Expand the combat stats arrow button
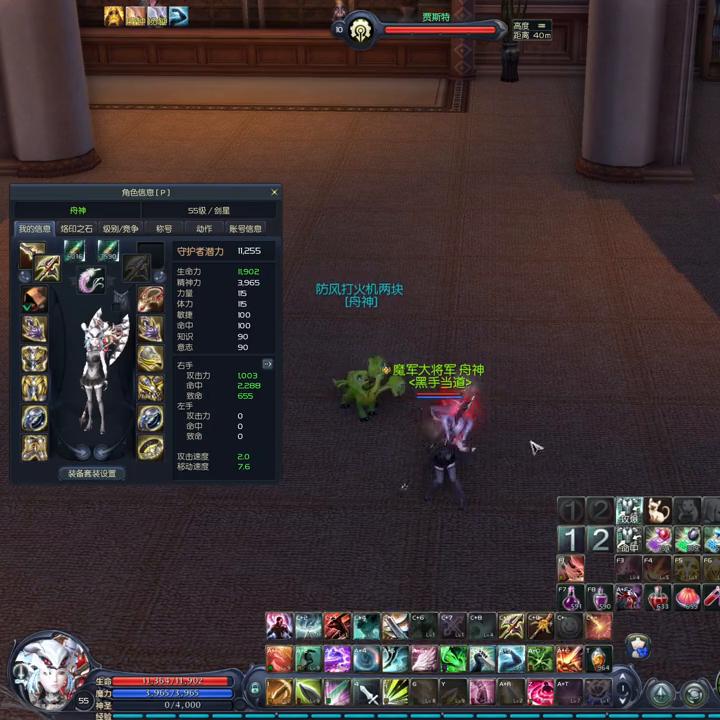Screen dimensions: 720x720 pyautogui.click(x=267, y=364)
